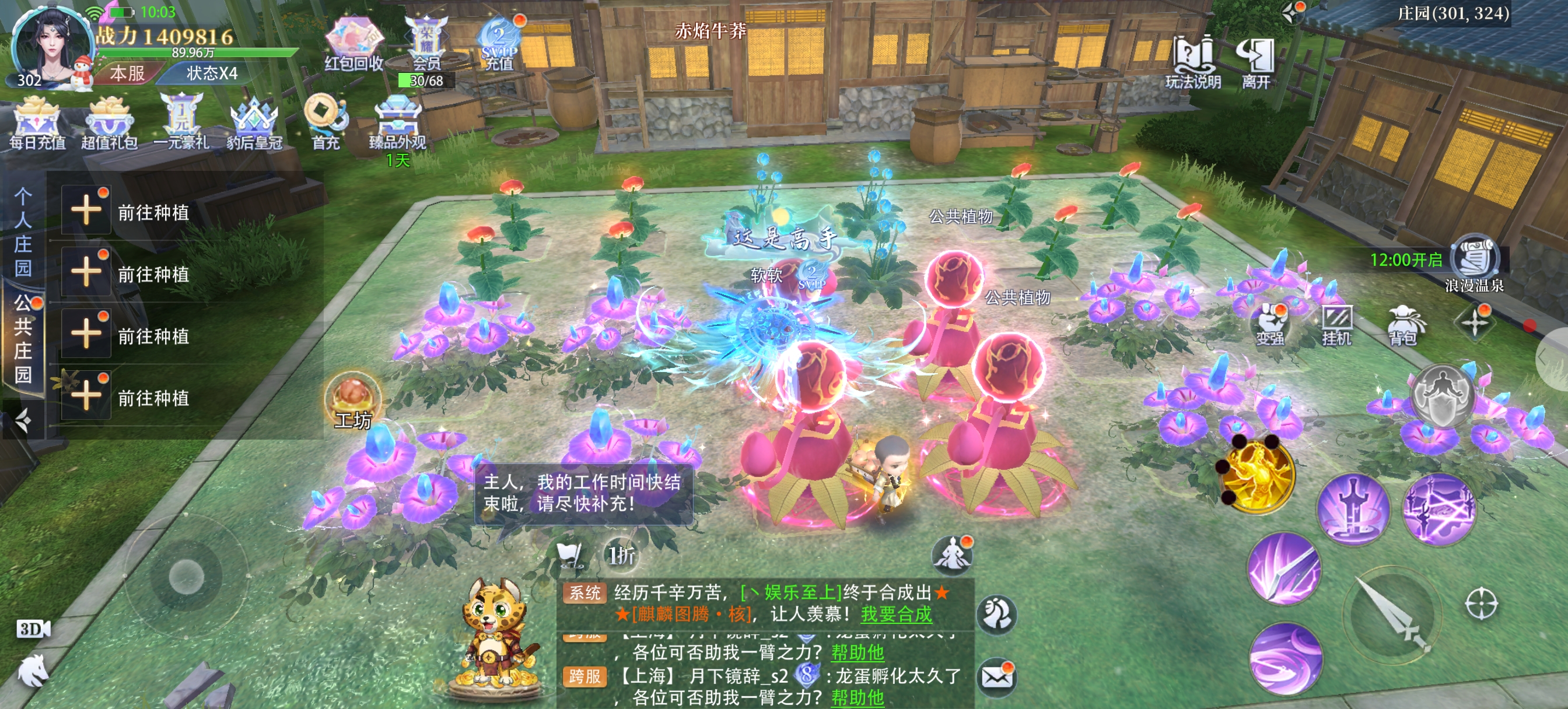Leave the manor with 离开
Screen dimensions: 1568x709
1256,61
